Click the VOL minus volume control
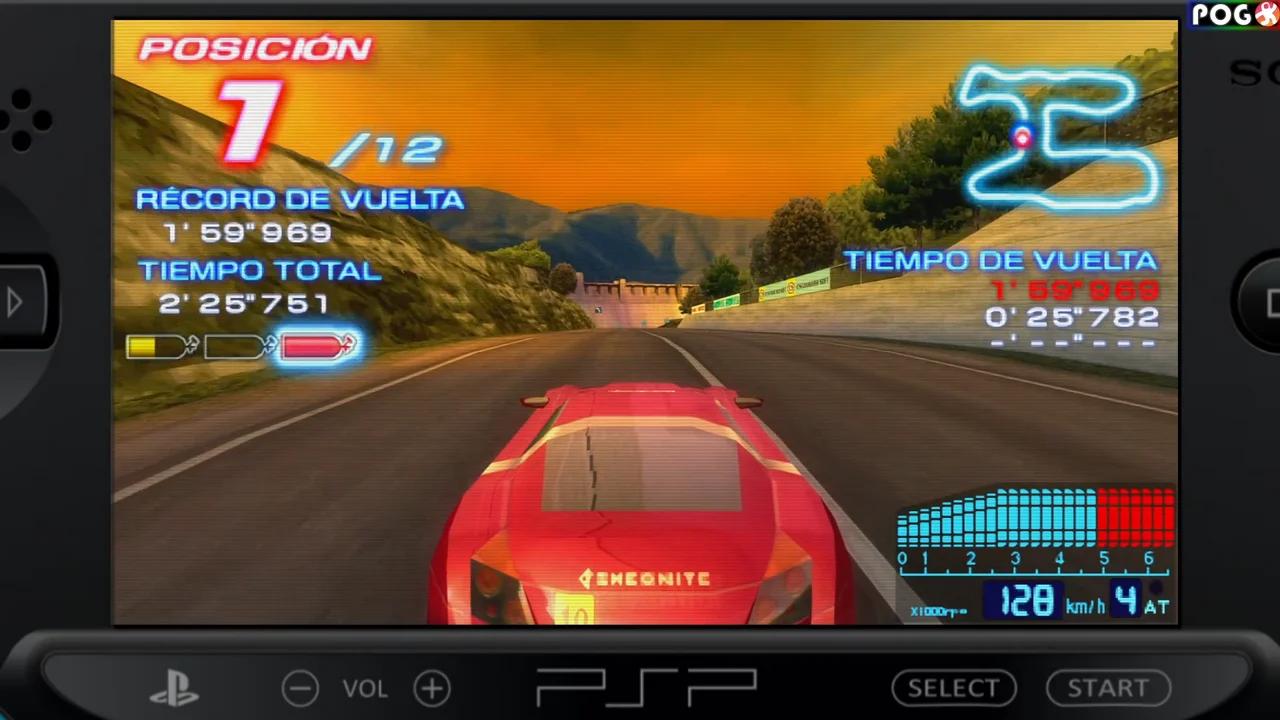 301,688
